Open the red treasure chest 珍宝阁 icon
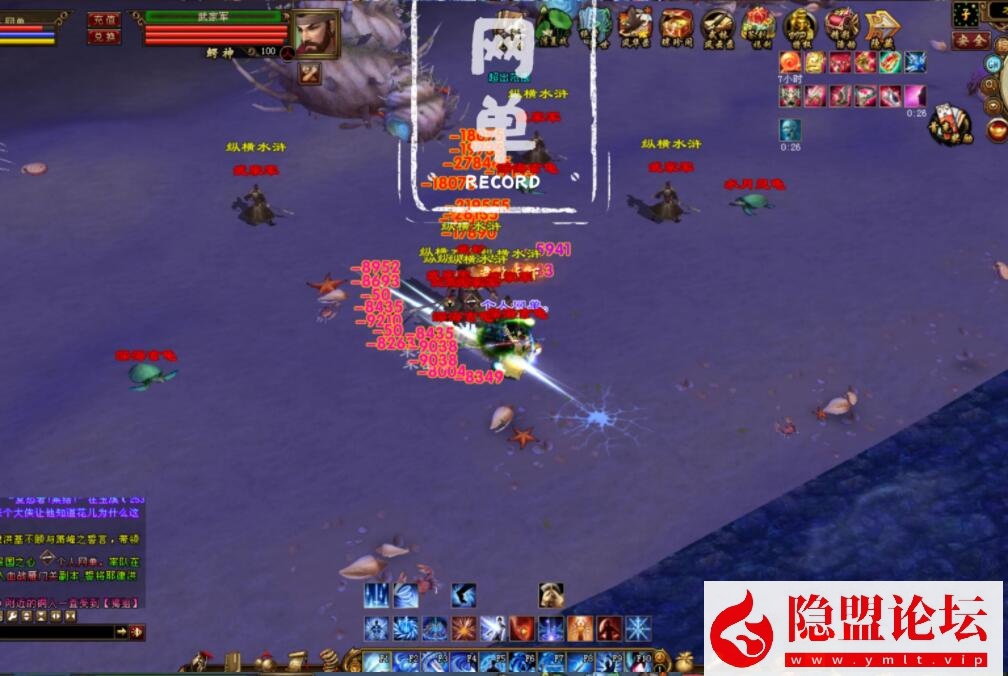The height and width of the screenshot is (676, 1008). [x=676, y=24]
